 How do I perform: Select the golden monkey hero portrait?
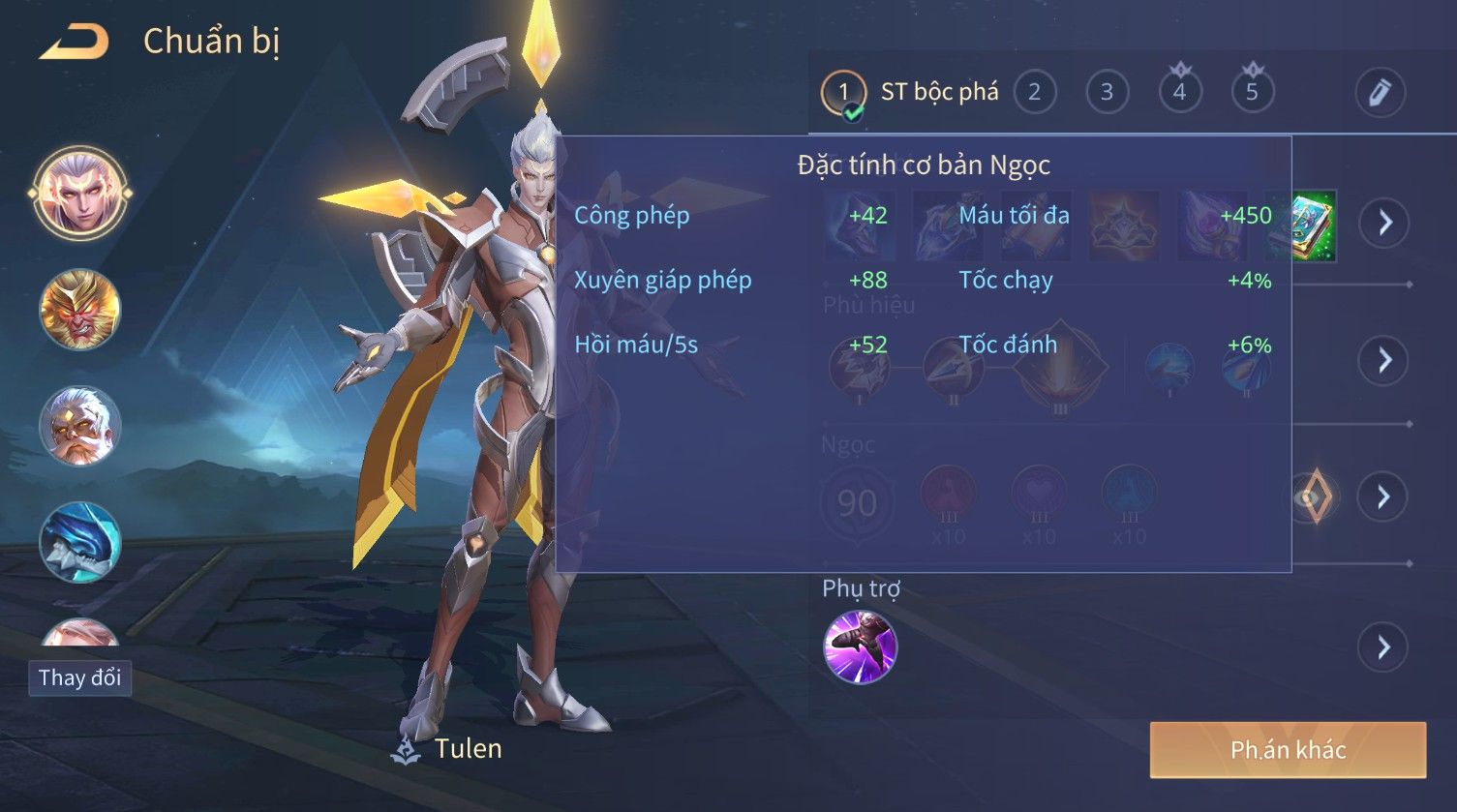click(80, 310)
